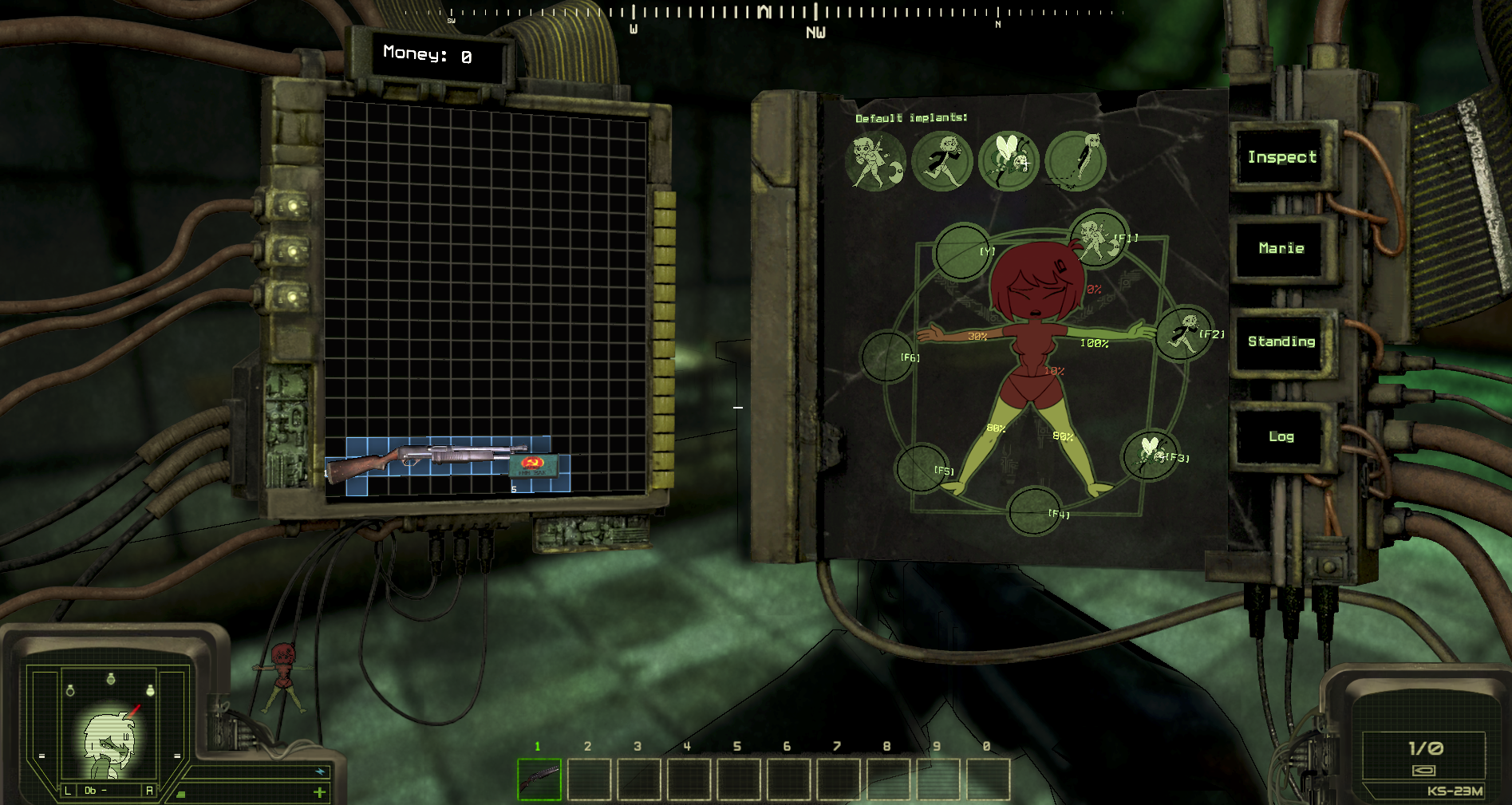1512x805 pixels.
Task: Choose the empty F6 implant slot
Action: (x=888, y=356)
